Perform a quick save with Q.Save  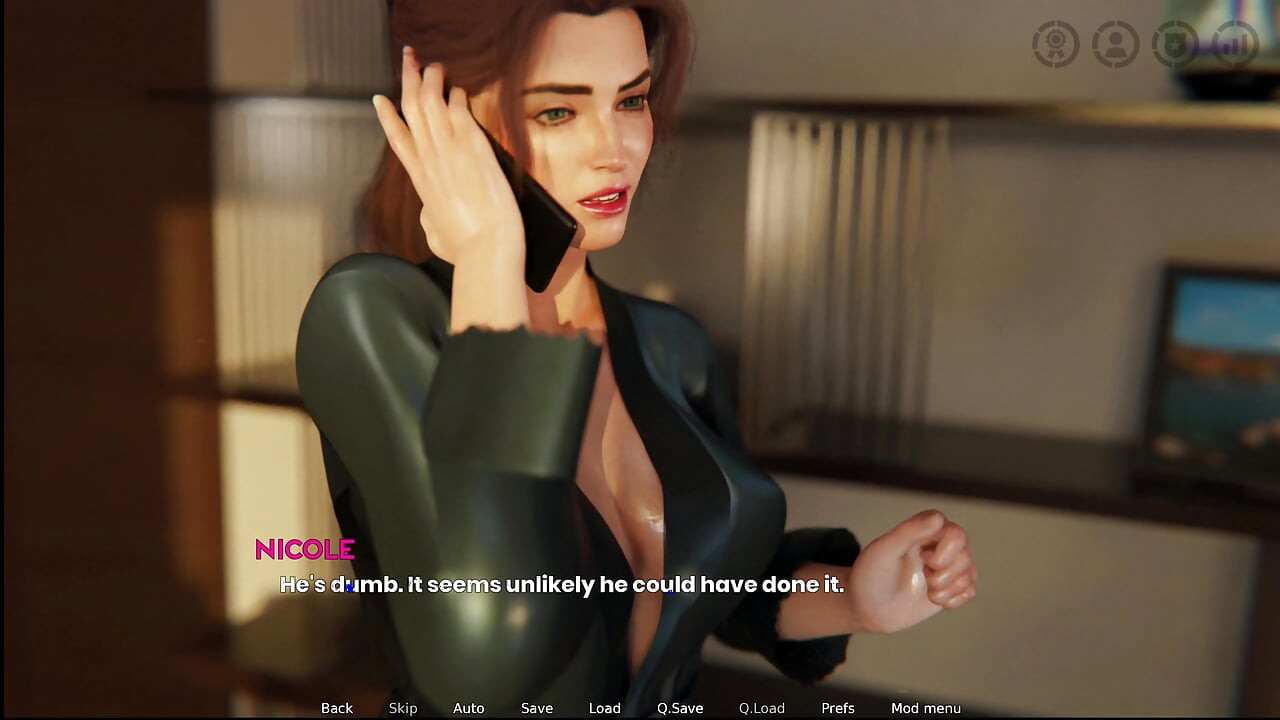[x=679, y=708]
